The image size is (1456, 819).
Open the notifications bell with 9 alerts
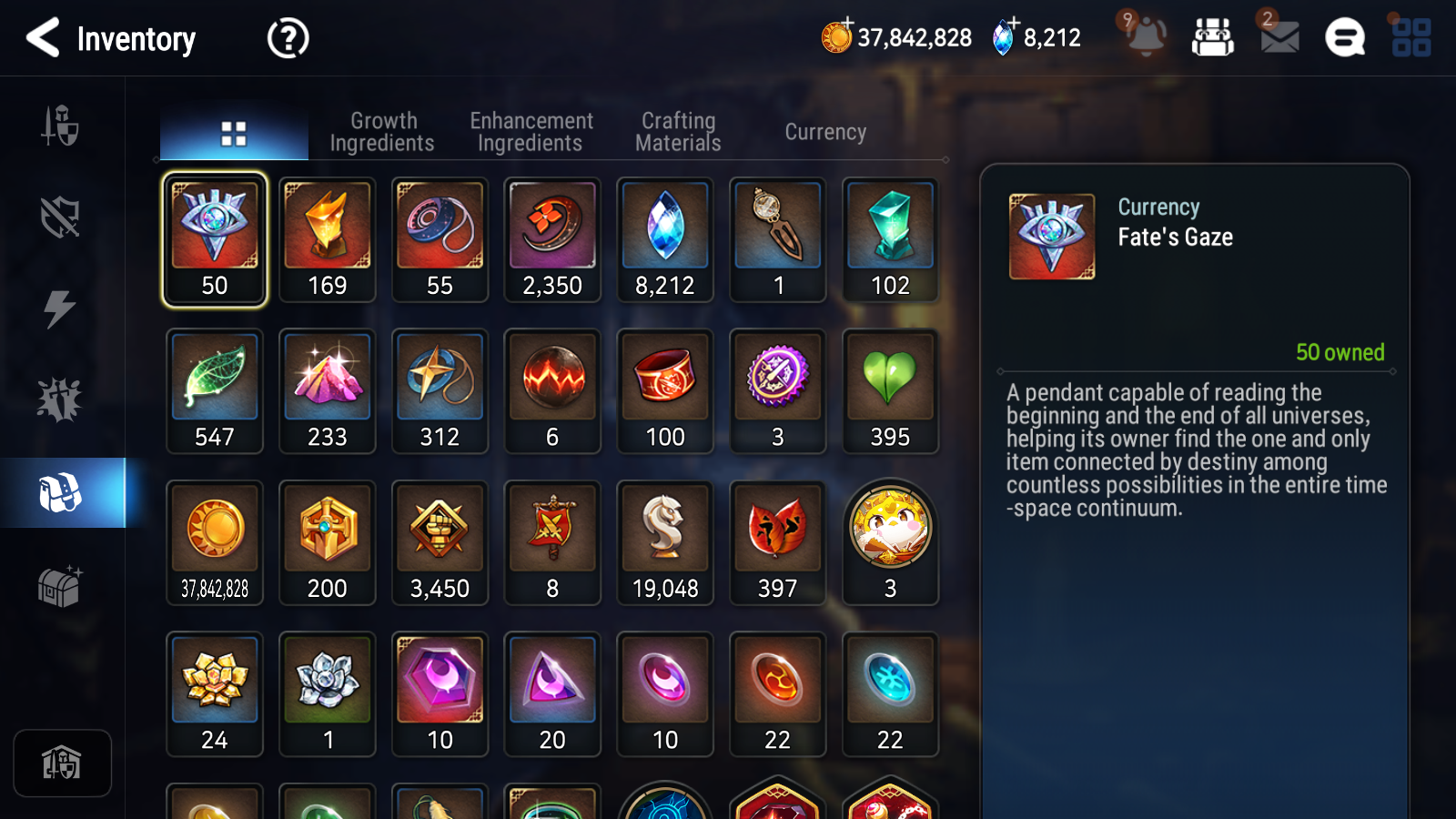(x=1146, y=37)
